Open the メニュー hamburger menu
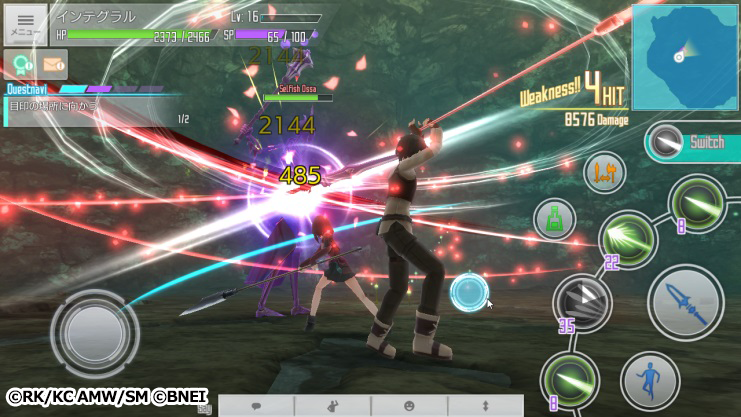The image size is (741, 417). tap(25, 23)
